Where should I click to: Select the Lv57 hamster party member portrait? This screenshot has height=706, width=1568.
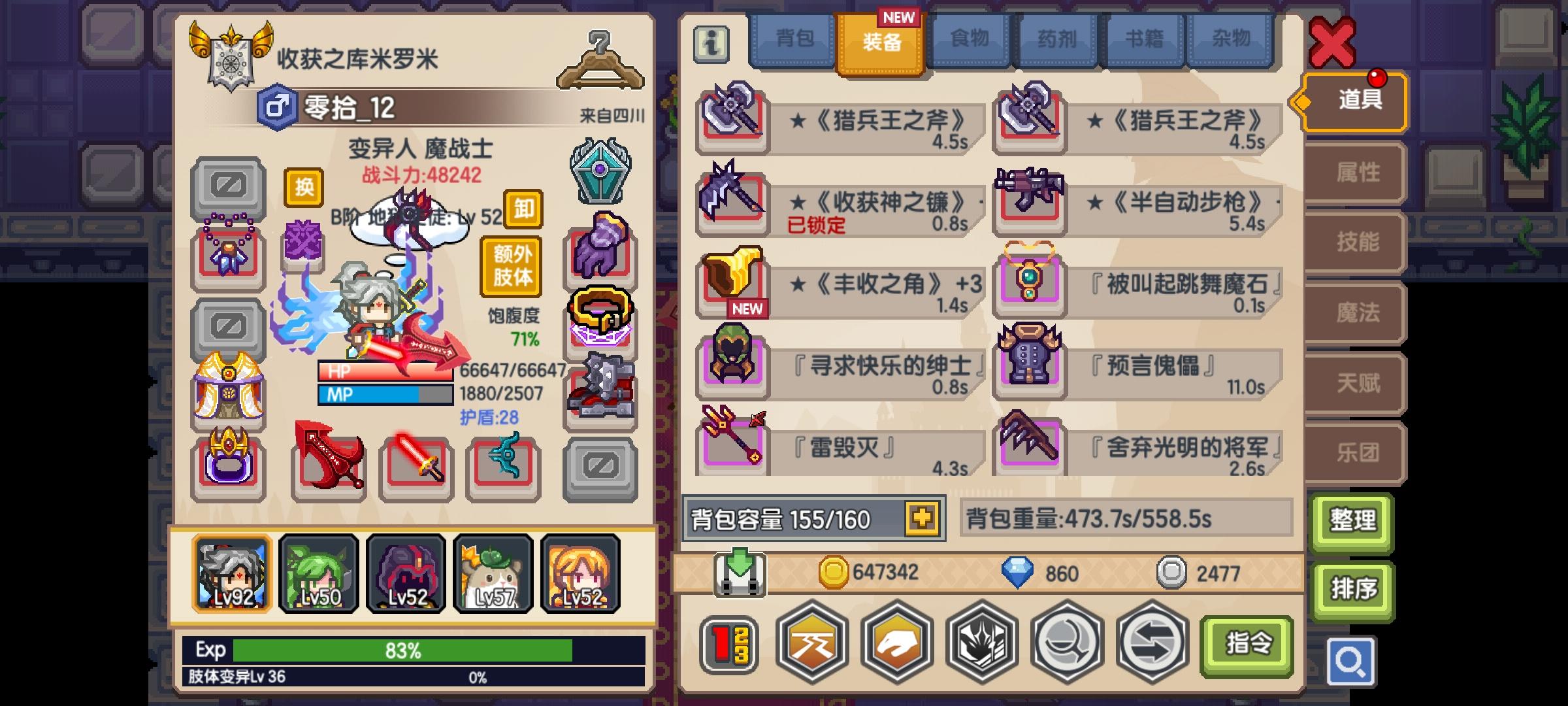[x=493, y=573]
